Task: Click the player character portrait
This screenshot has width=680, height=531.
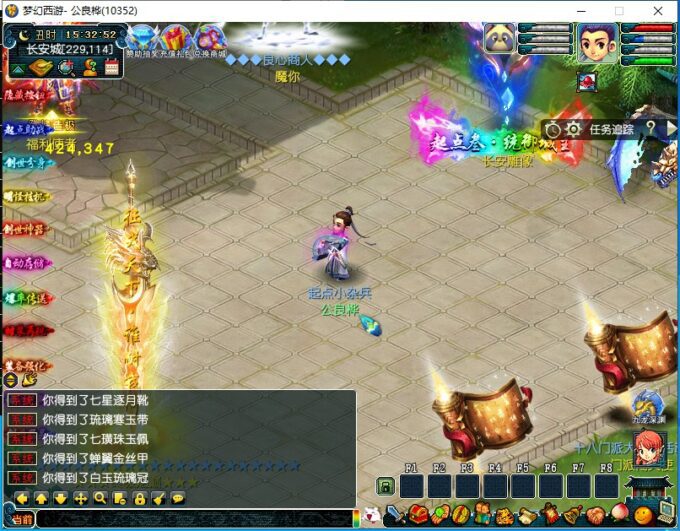Action: click(597, 42)
